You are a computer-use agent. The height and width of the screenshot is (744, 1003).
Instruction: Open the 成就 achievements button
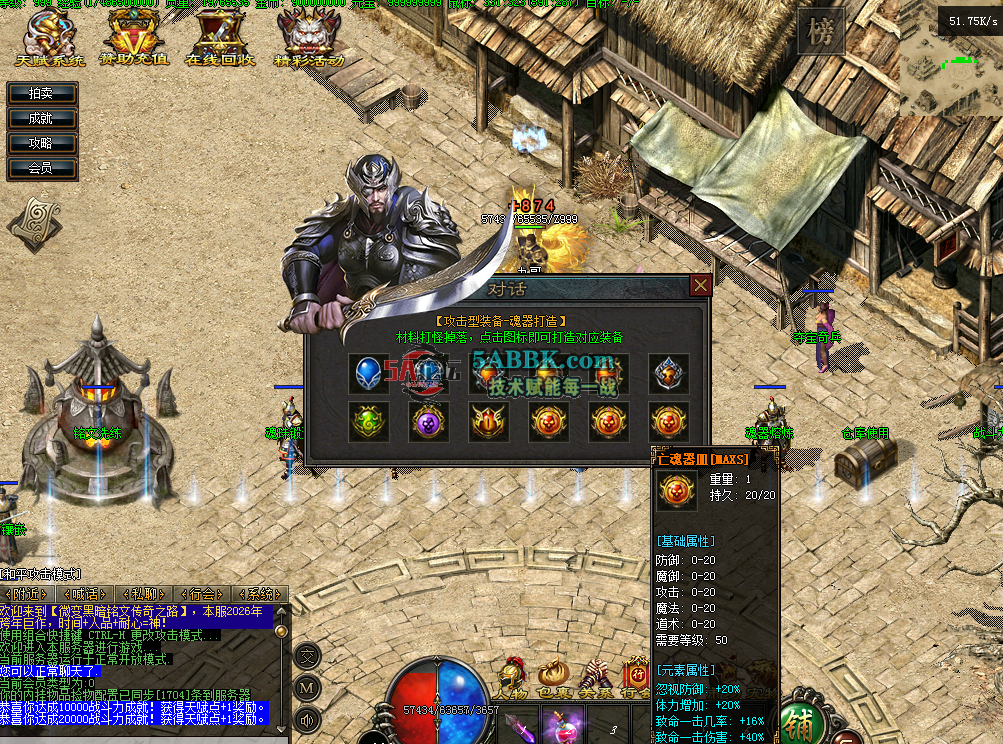pos(41,118)
